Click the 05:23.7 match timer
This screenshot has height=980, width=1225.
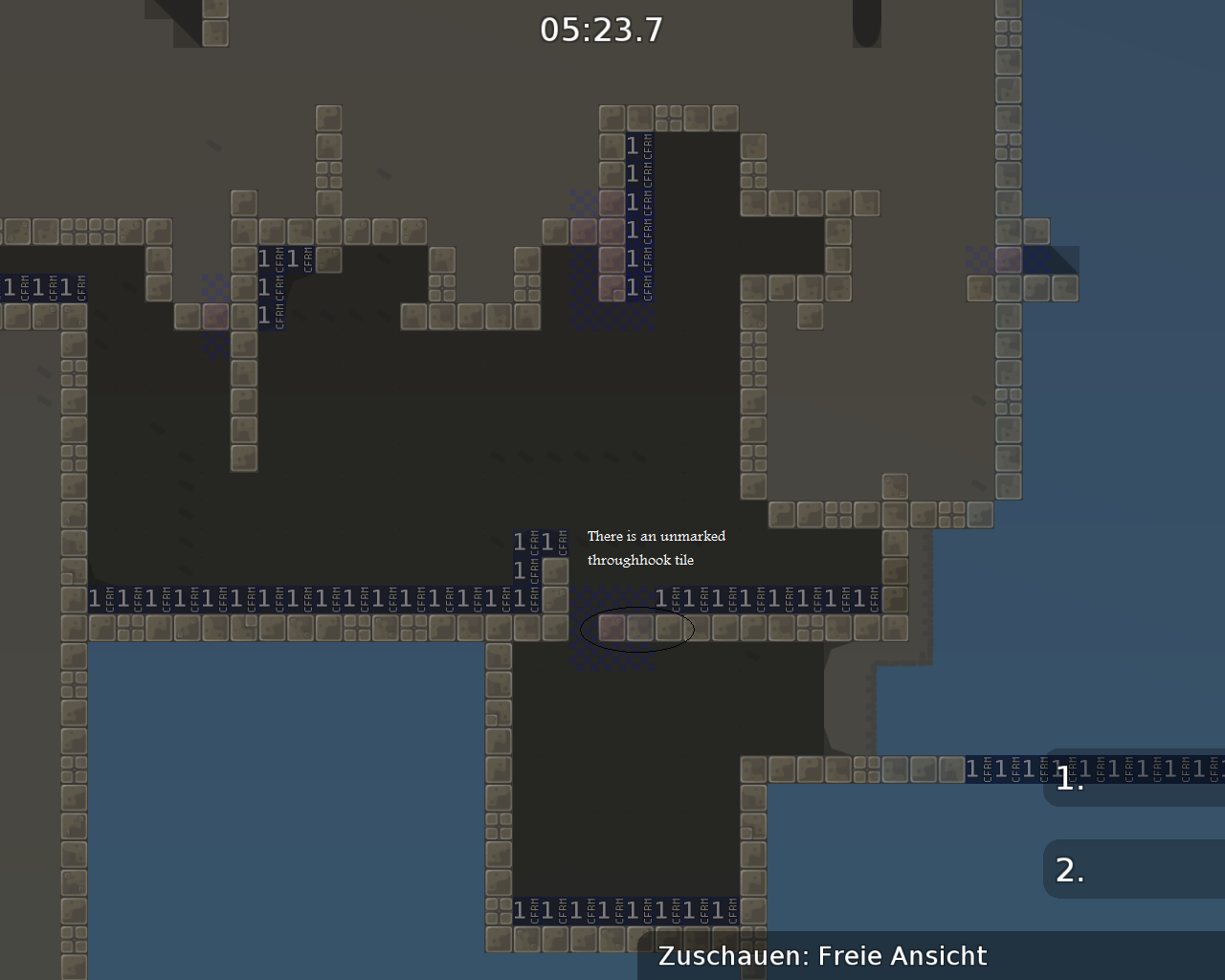pos(601,30)
